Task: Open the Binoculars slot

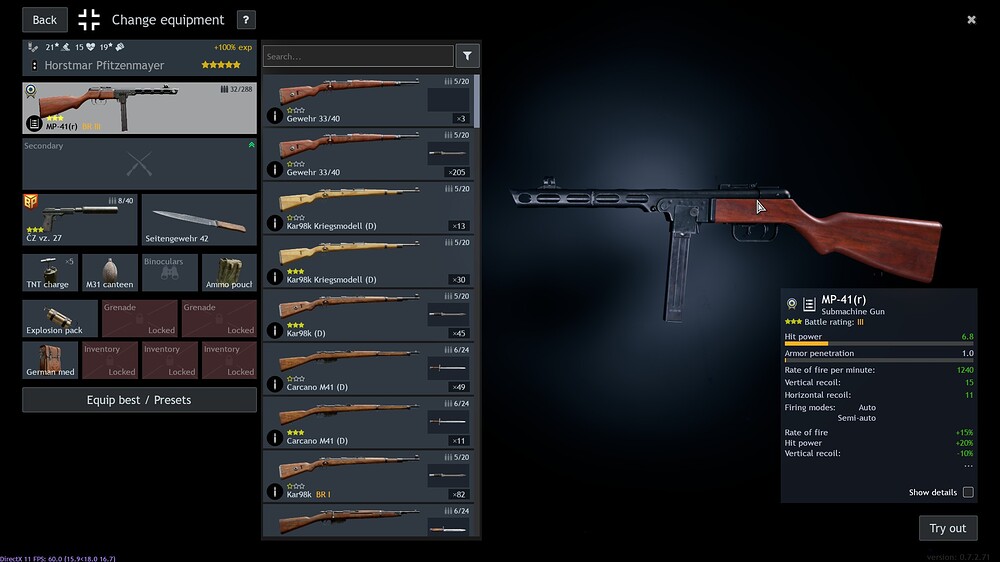Action: 169,272
